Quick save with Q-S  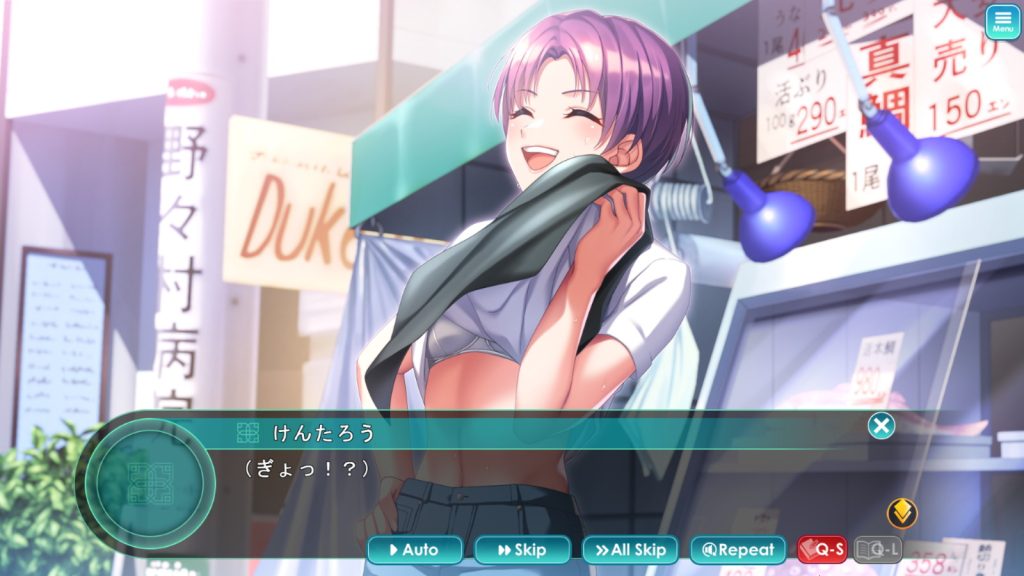(x=822, y=549)
